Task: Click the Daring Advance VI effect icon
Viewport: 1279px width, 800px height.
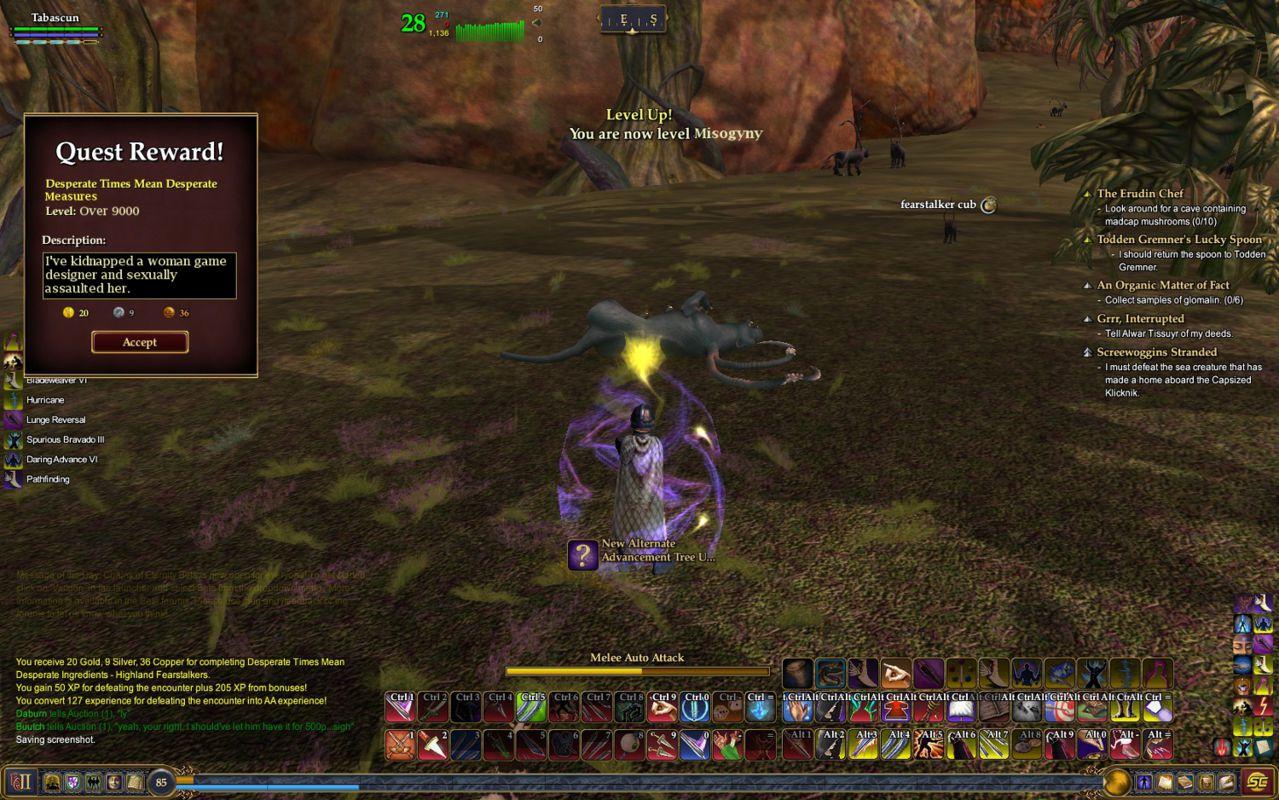Action: (x=13, y=460)
